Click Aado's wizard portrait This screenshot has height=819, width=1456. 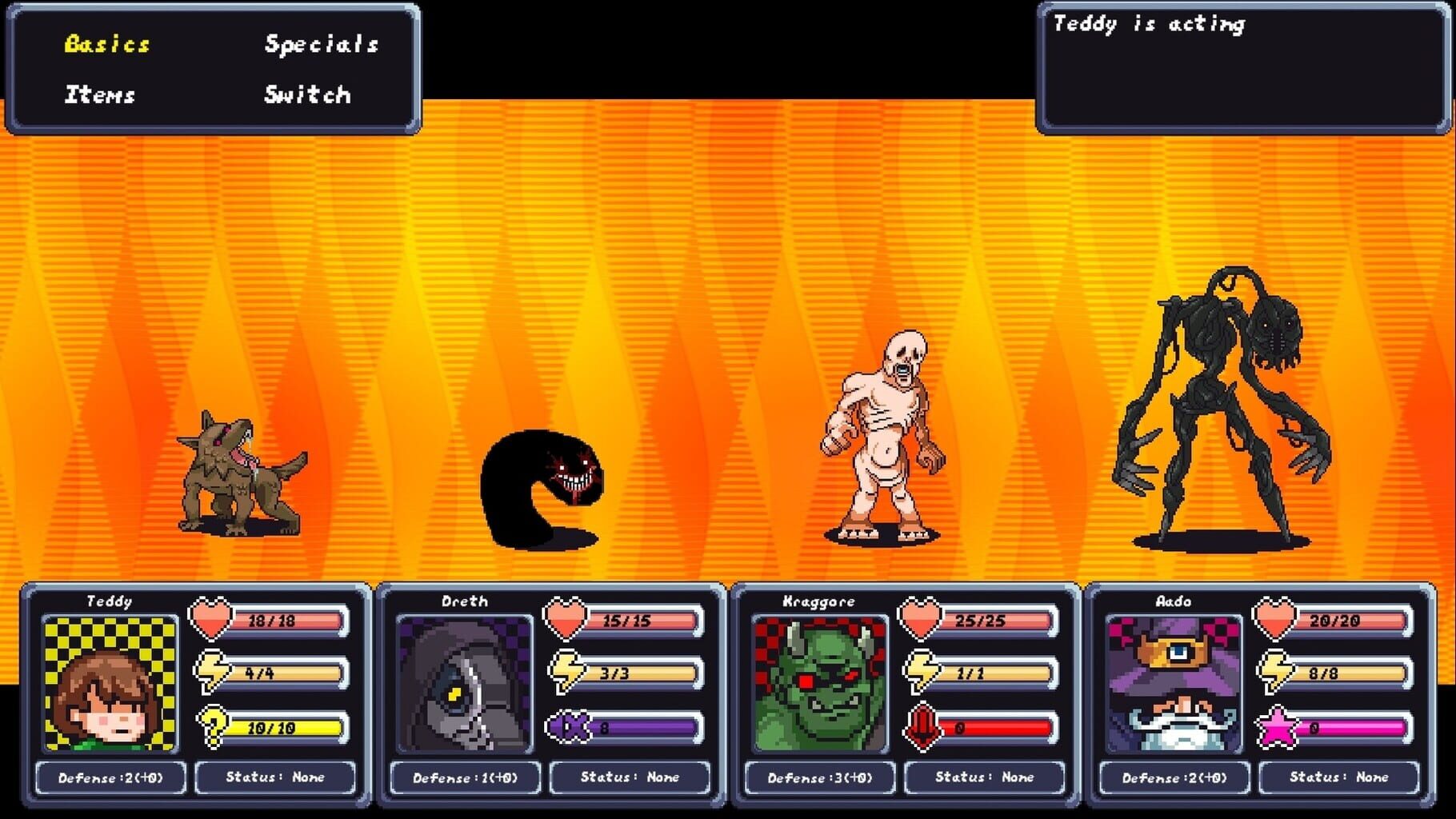click(x=1176, y=685)
